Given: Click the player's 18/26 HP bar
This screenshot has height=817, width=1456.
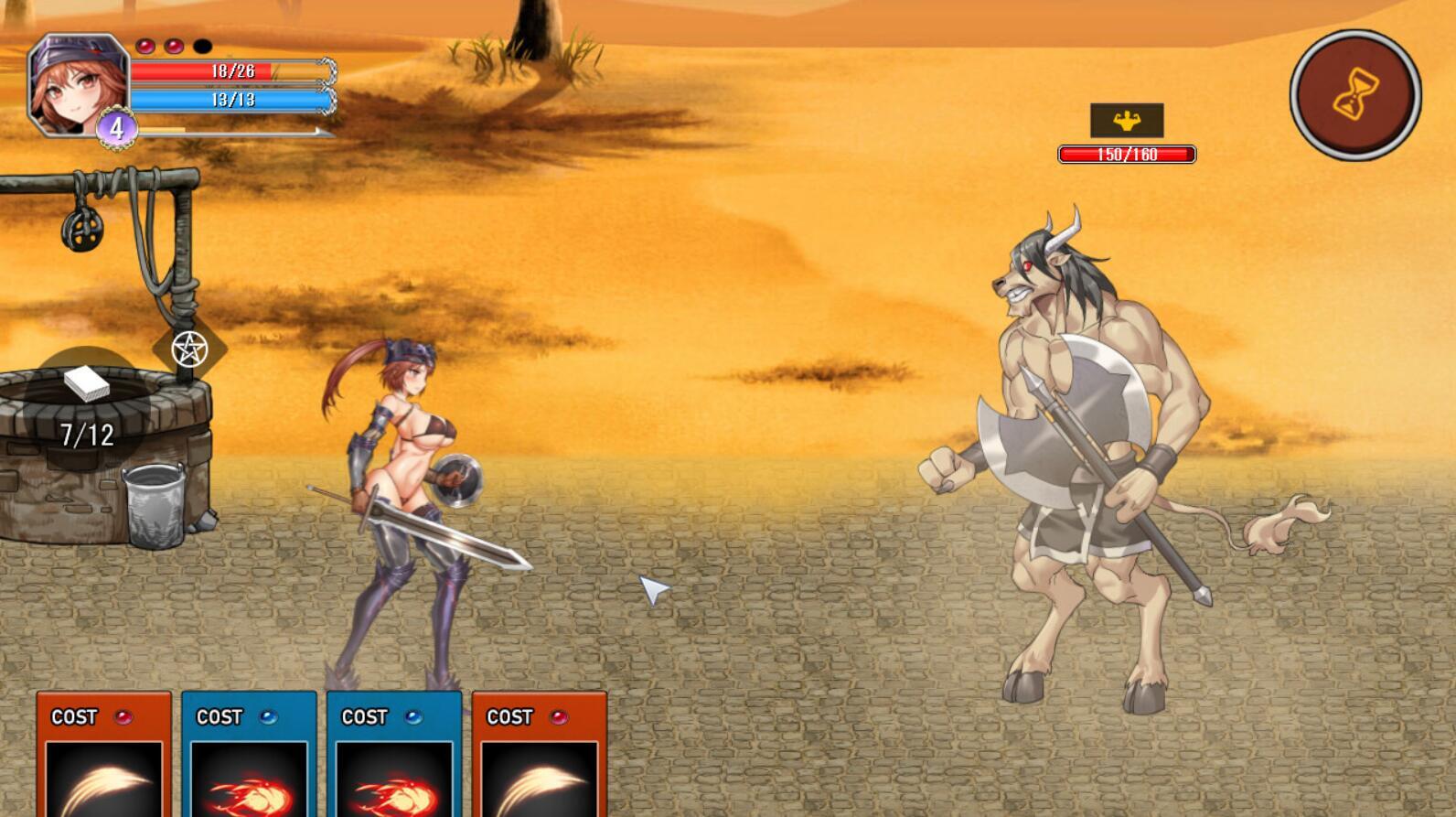Looking at the screenshot, I should (x=227, y=70).
